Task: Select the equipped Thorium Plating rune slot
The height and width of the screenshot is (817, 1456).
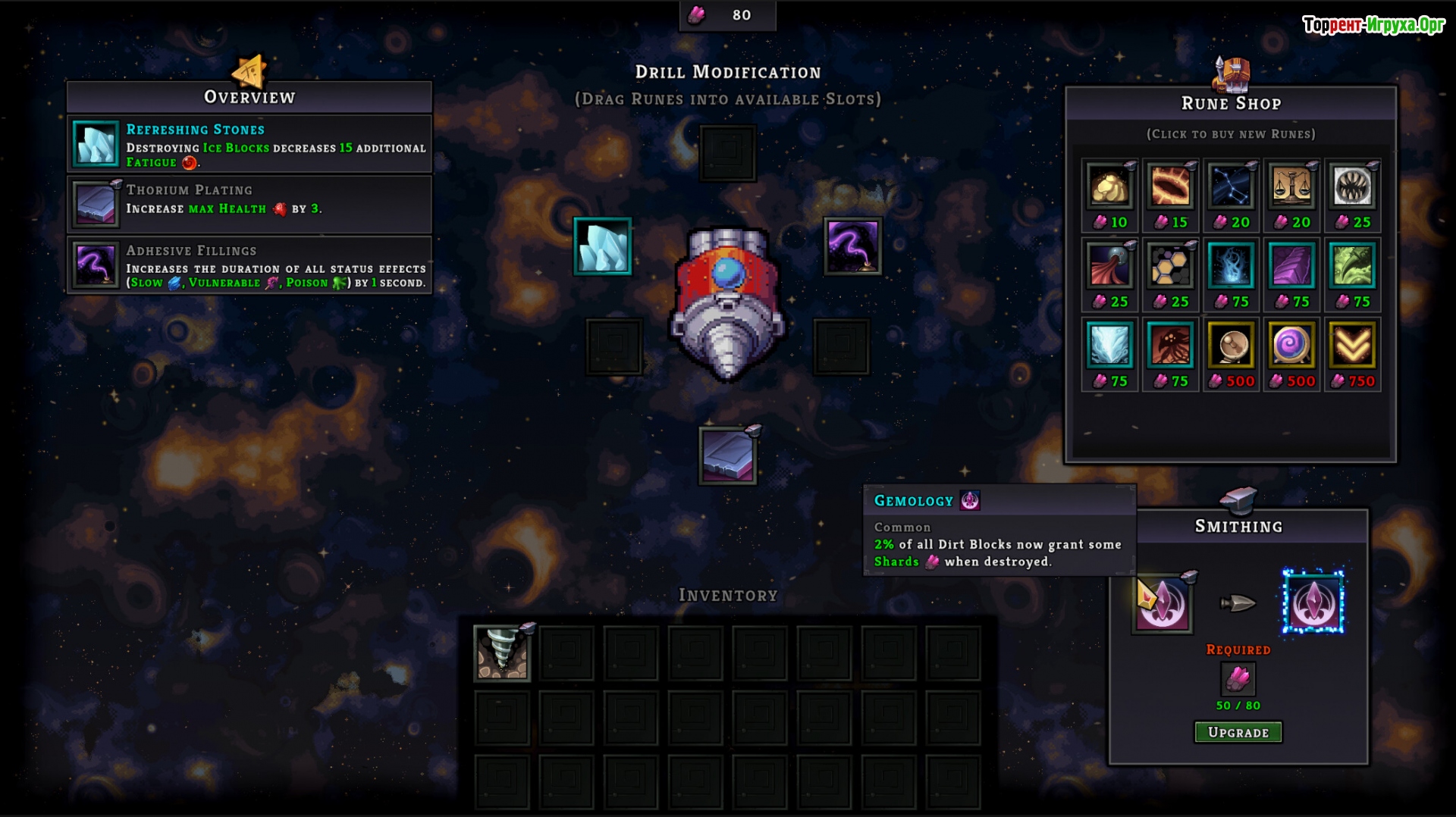Action: pos(728,456)
